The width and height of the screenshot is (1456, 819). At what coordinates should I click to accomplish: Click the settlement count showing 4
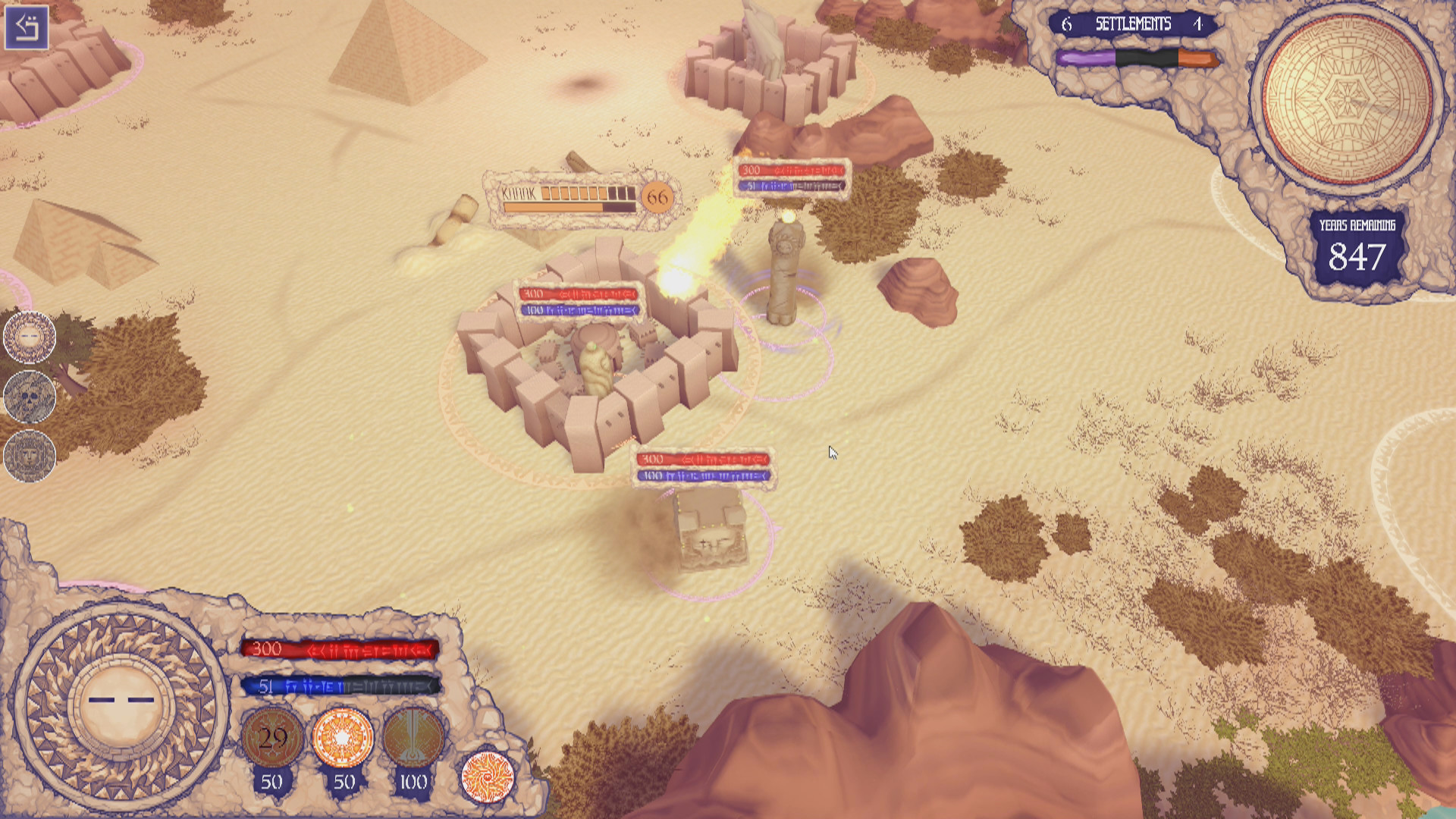1197,24
